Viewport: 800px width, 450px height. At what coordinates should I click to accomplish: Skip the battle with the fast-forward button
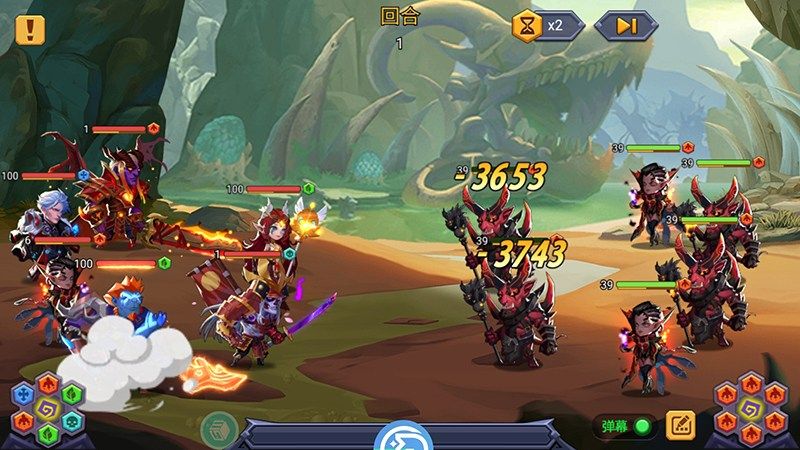point(625,25)
